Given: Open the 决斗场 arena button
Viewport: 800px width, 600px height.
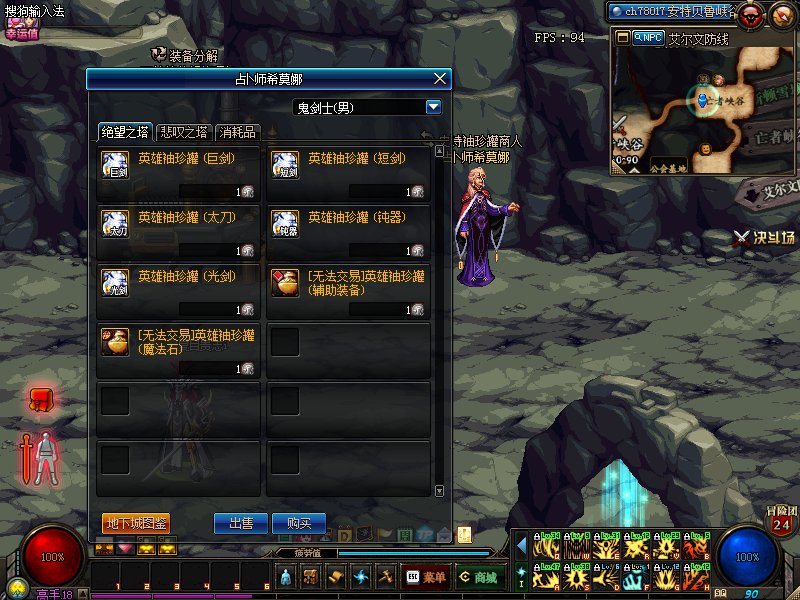Looking at the screenshot, I should [765, 237].
